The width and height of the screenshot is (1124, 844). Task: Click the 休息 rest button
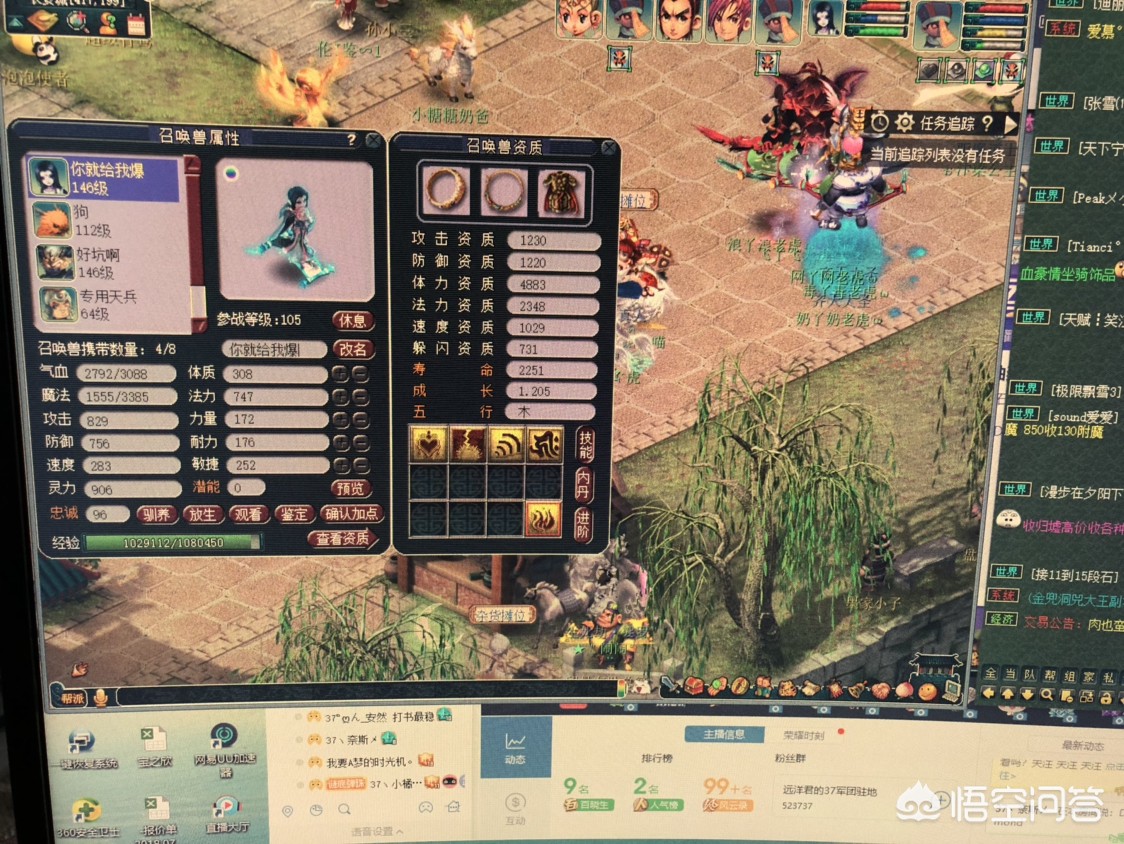(x=353, y=321)
